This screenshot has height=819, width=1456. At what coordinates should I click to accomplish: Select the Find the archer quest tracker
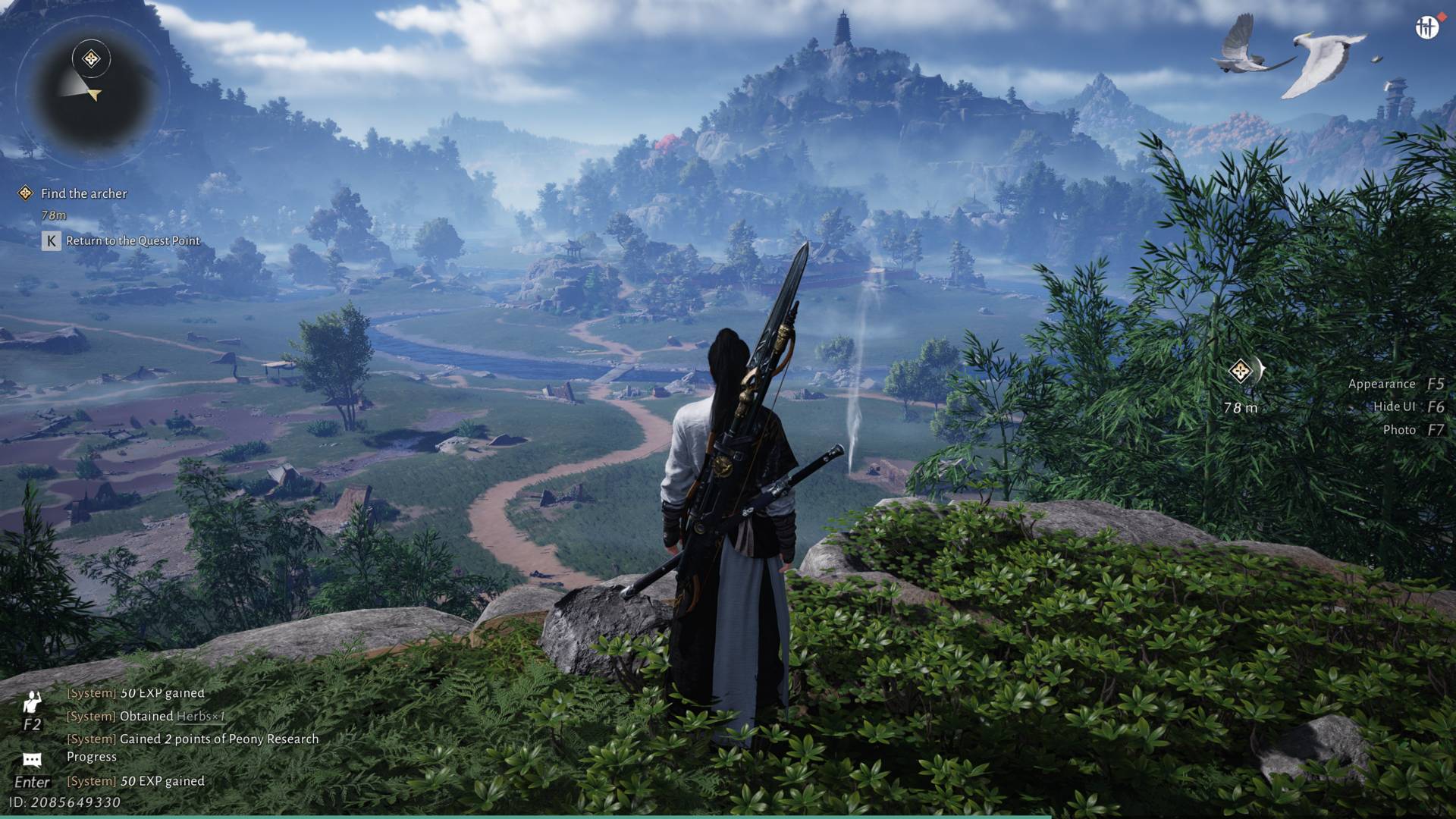83,194
